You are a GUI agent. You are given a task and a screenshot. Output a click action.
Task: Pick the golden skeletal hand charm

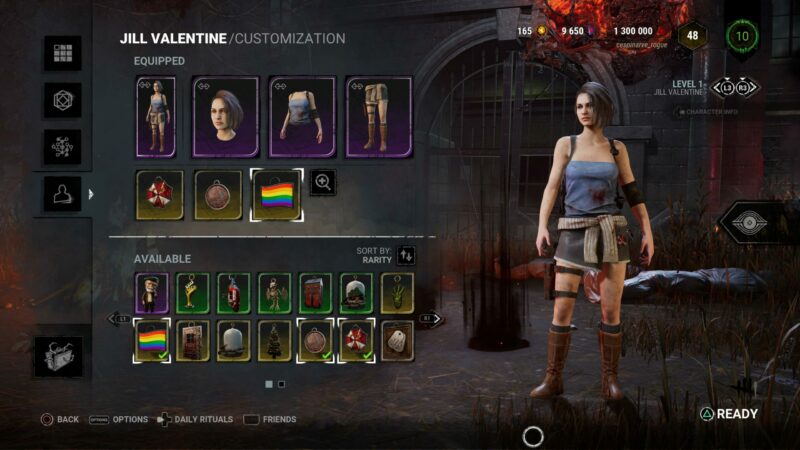click(x=193, y=292)
